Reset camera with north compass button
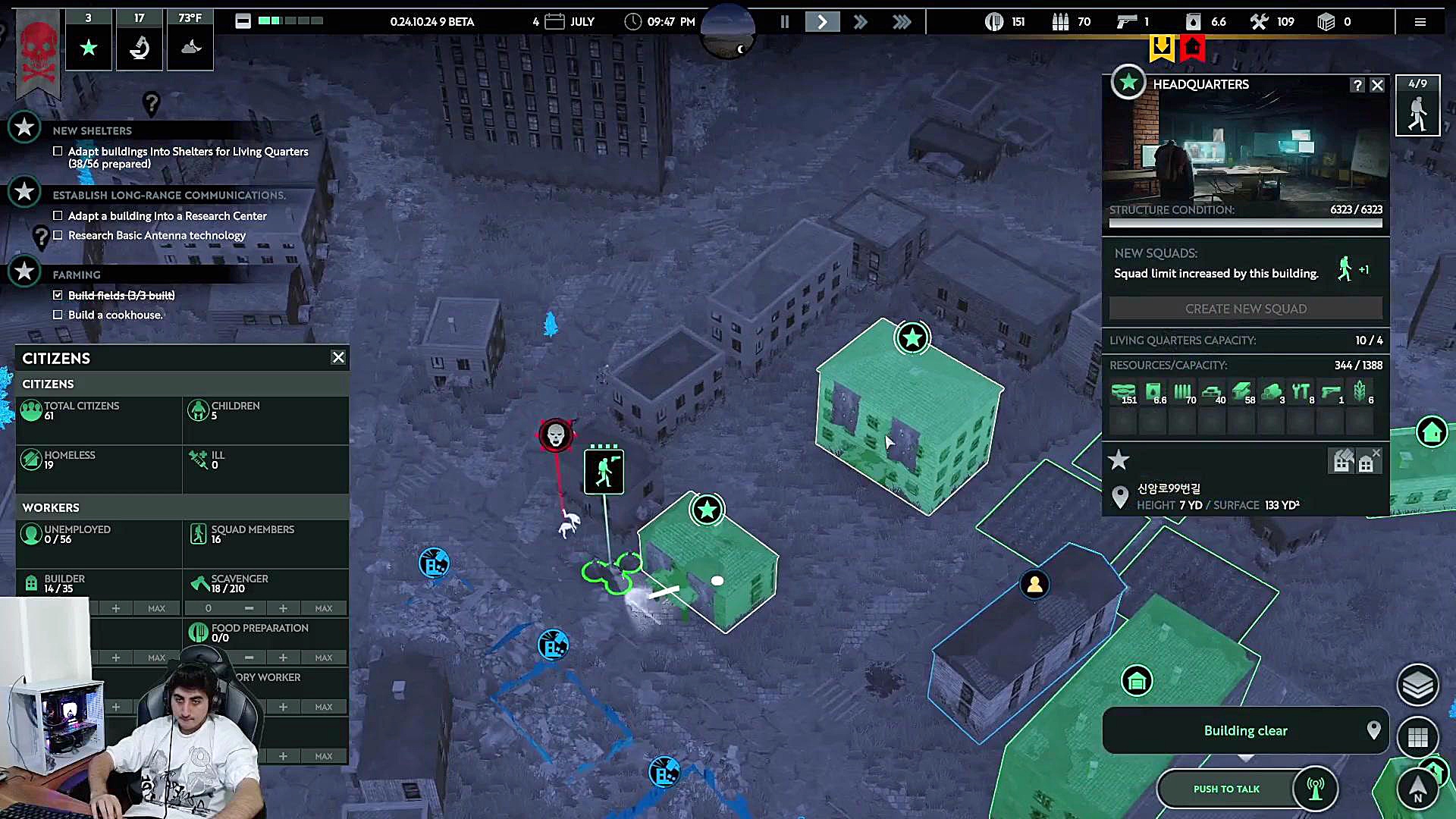This screenshot has width=1456, height=819. [x=1417, y=789]
